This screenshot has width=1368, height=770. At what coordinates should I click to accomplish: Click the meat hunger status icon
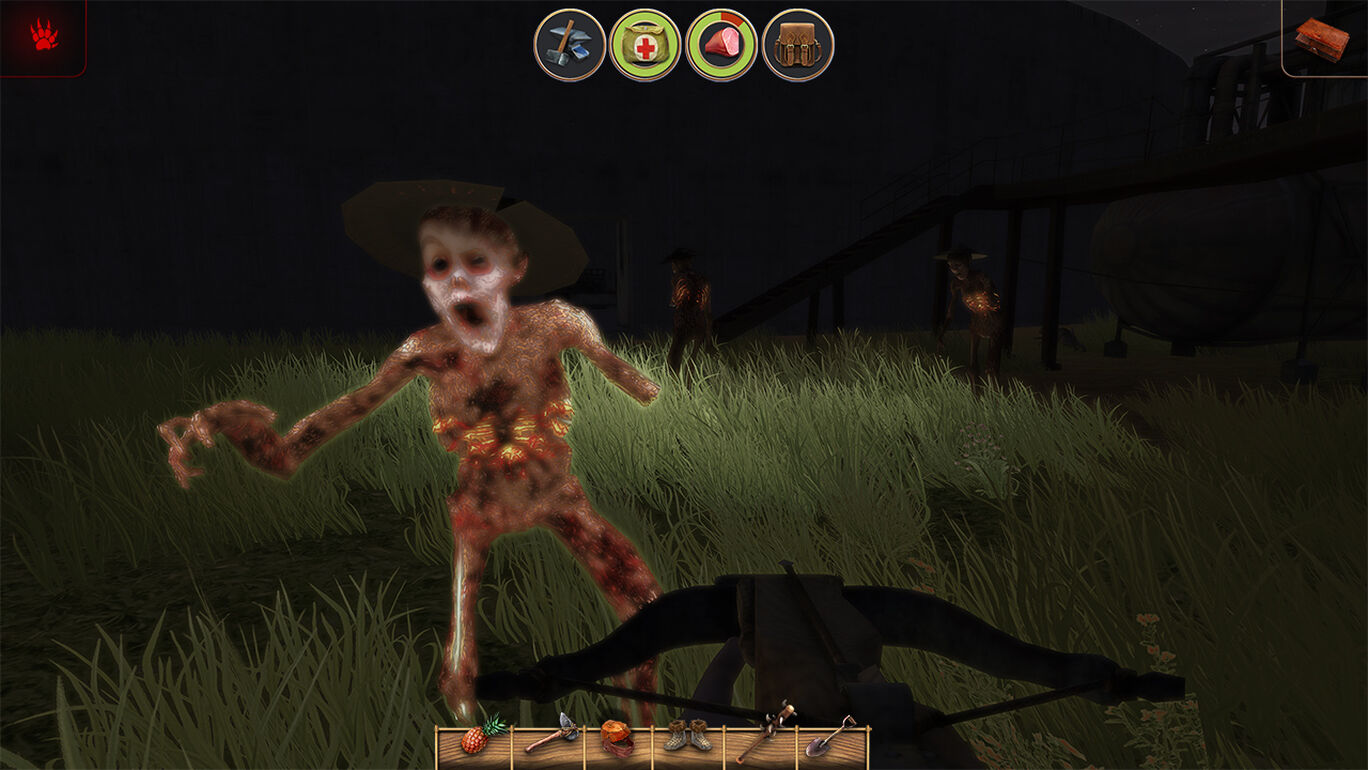(x=721, y=45)
